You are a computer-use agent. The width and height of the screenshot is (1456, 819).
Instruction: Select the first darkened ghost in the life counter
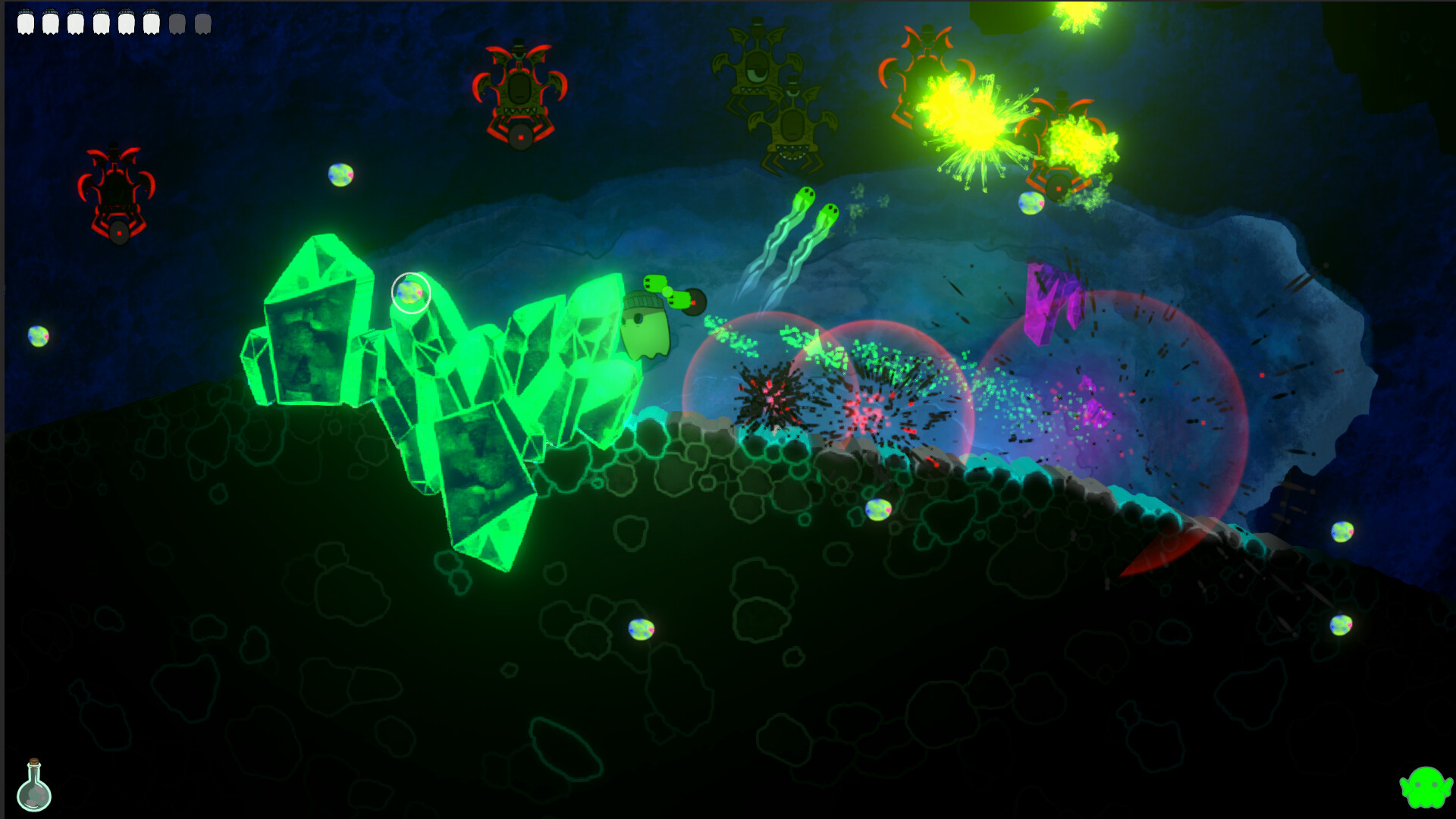pos(177,23)
